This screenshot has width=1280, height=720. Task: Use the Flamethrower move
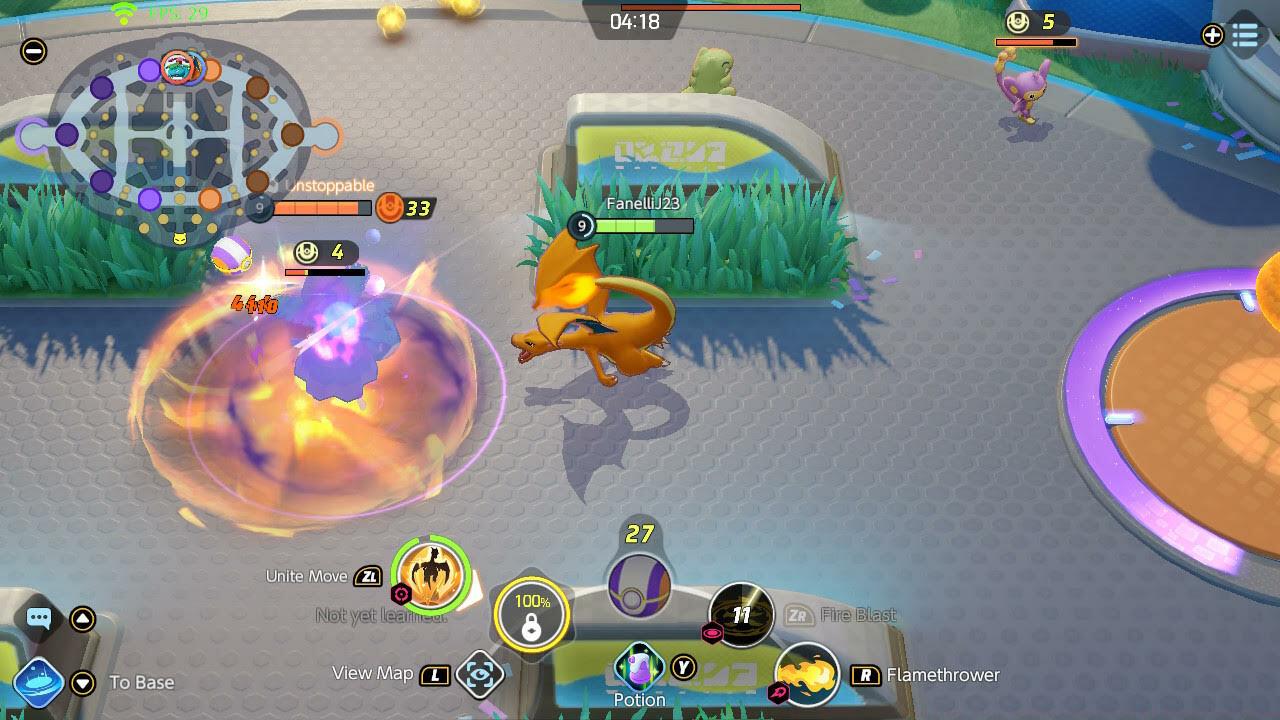(x=807, y=675)
